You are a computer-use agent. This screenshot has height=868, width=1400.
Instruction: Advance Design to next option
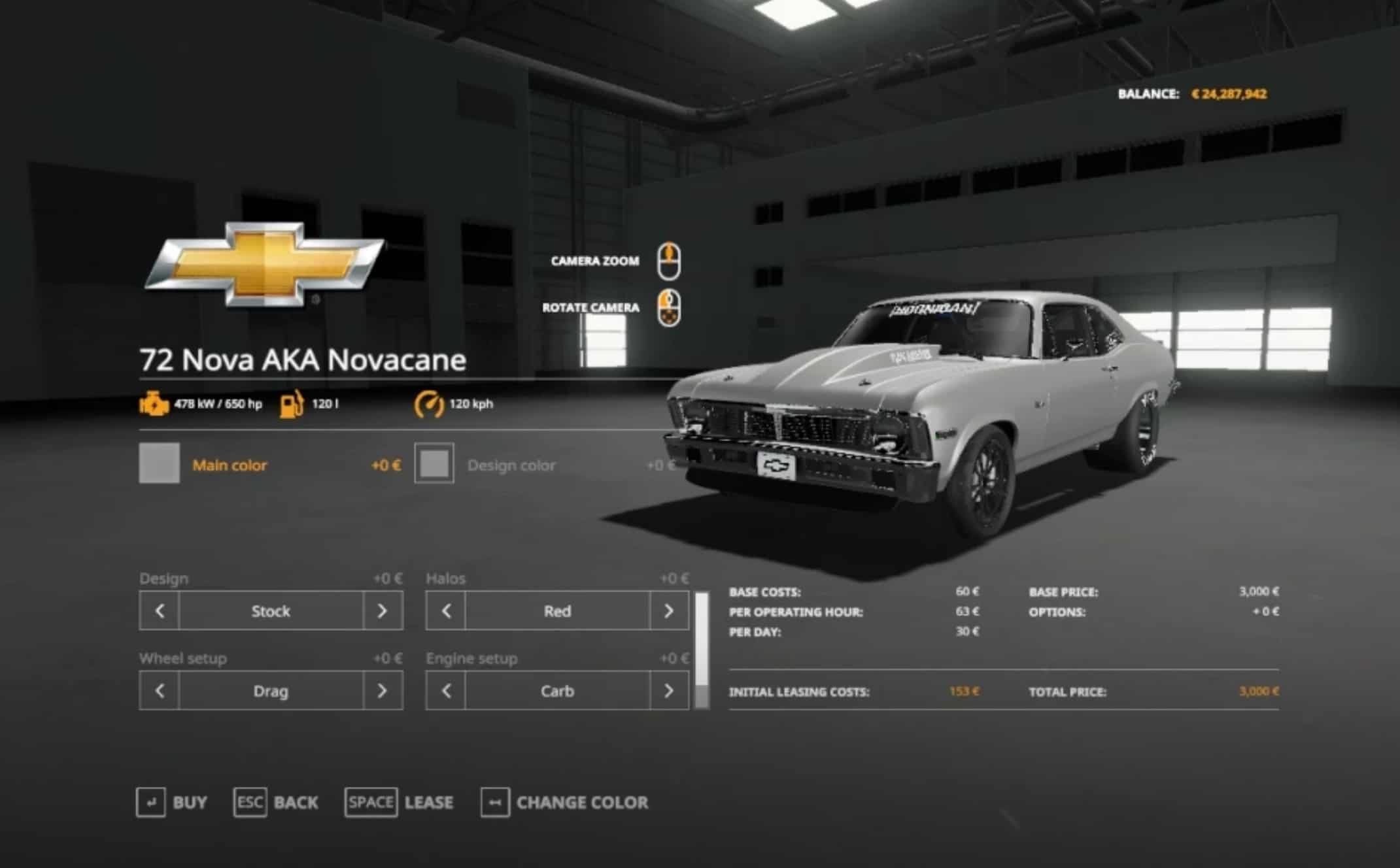tap(383, 611)
